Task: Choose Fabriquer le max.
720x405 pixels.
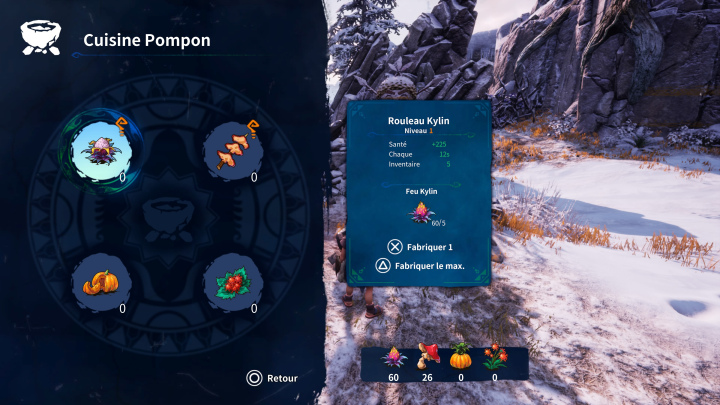Action: click(x=420, y=266)
